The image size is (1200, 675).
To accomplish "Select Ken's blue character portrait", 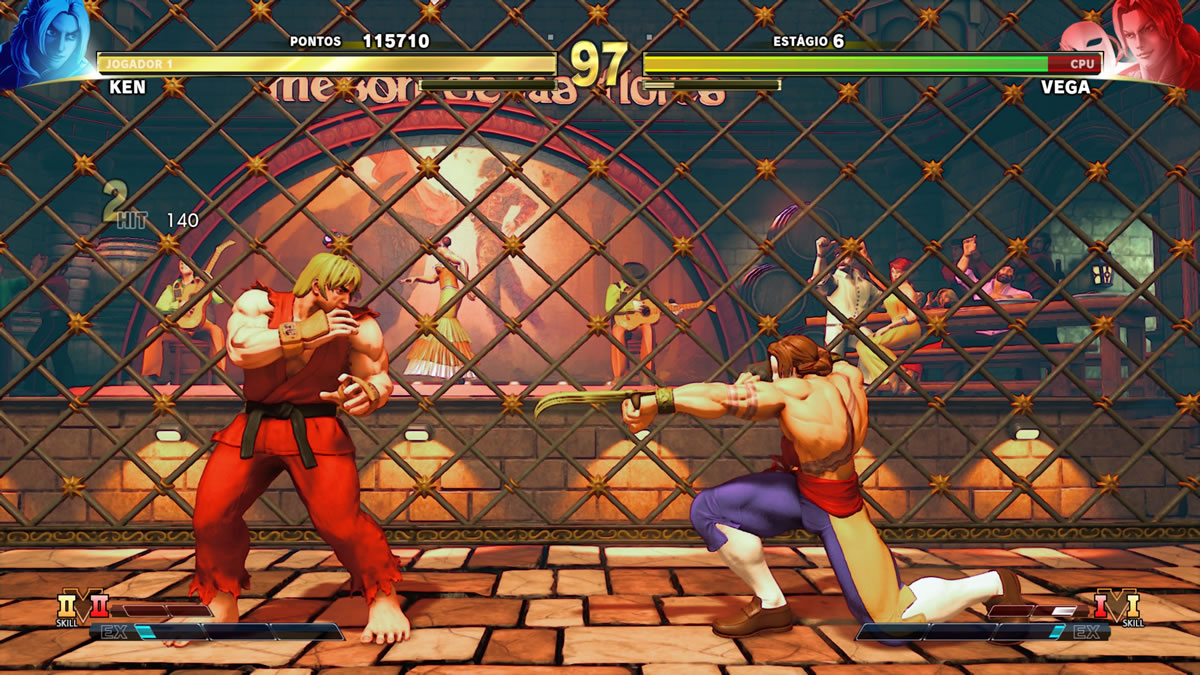I will click(x=45, y=42).
